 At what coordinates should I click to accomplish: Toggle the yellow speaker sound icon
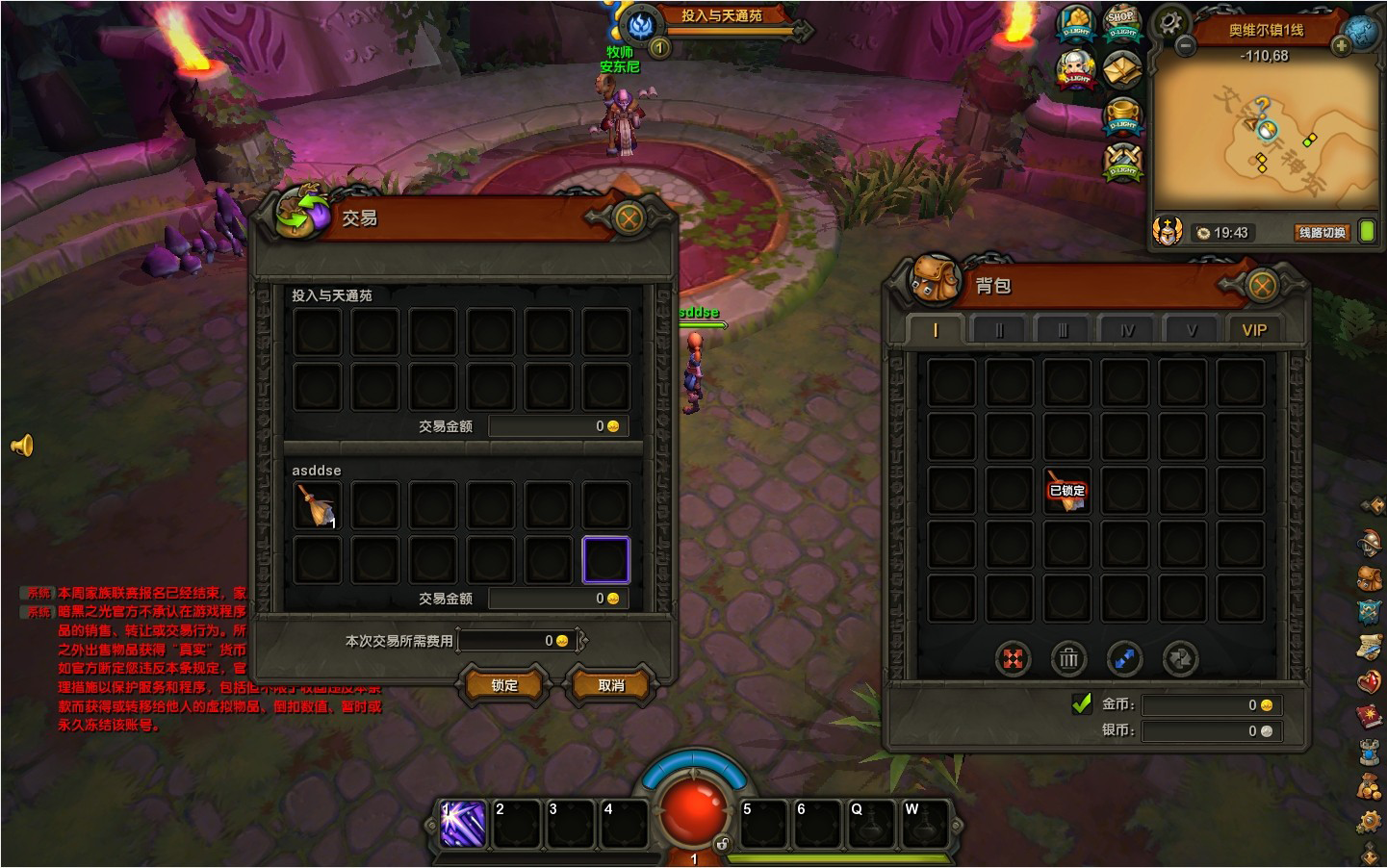(22, 445)
